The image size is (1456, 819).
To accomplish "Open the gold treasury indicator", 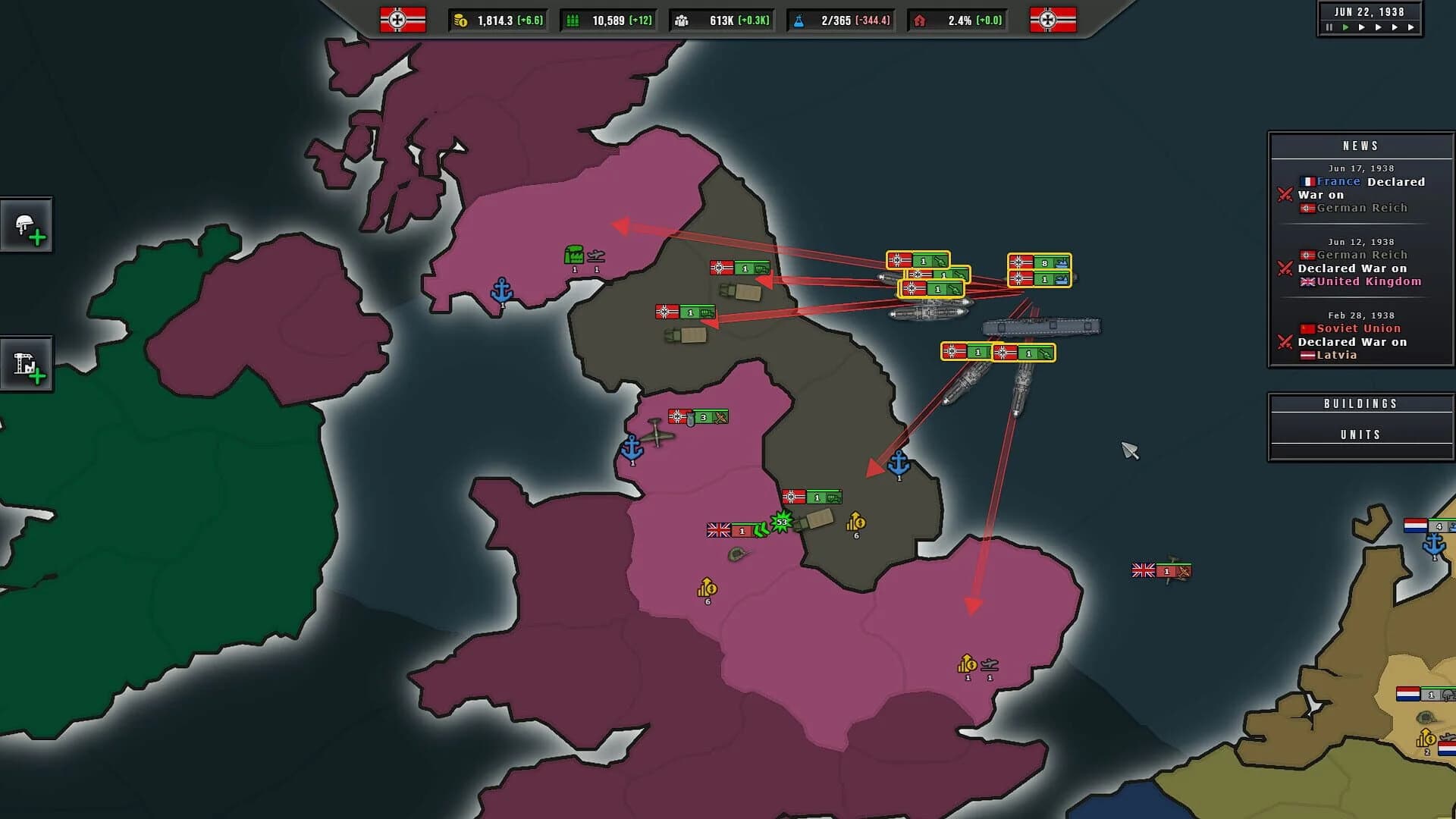I will click(497, 20).
